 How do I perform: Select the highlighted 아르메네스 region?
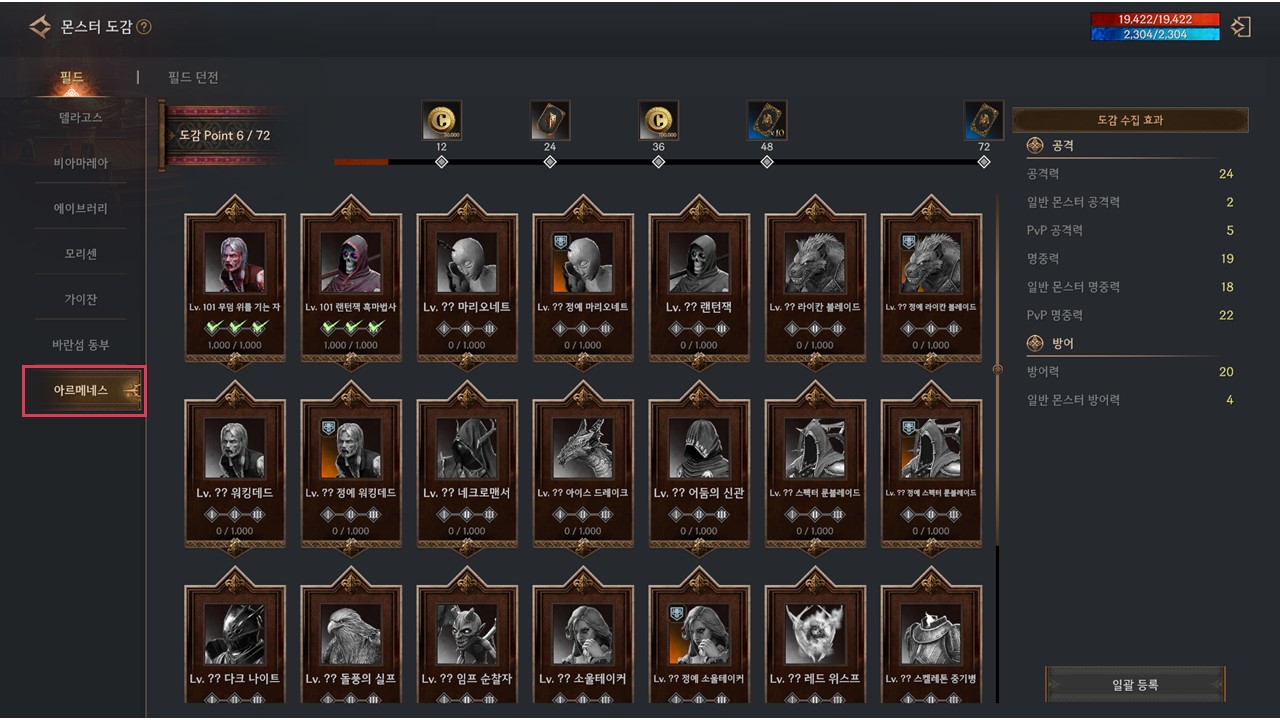point(84,390)
